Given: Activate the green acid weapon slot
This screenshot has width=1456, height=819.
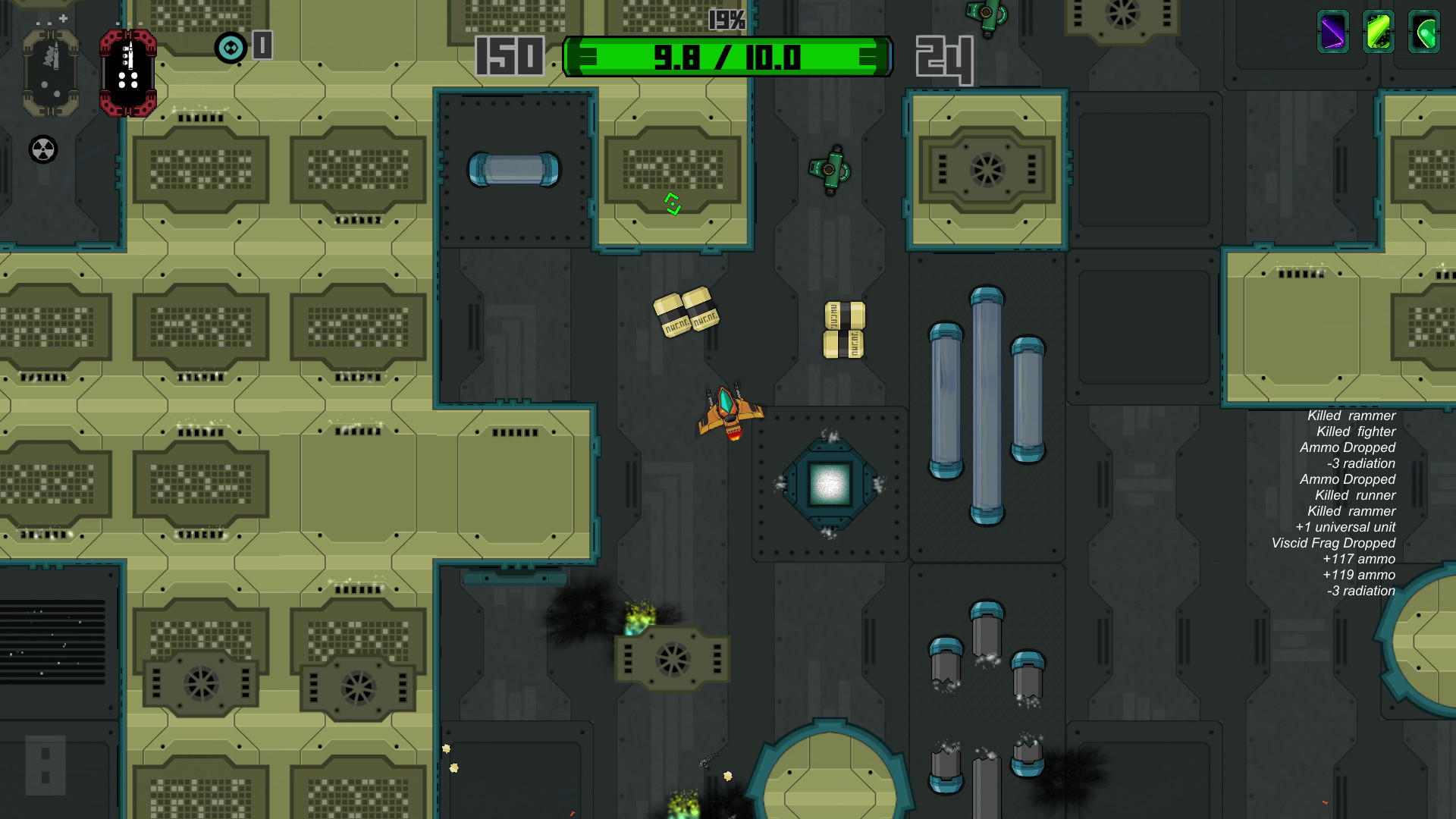Looking at the screenshot, I should click(1380, 33).
